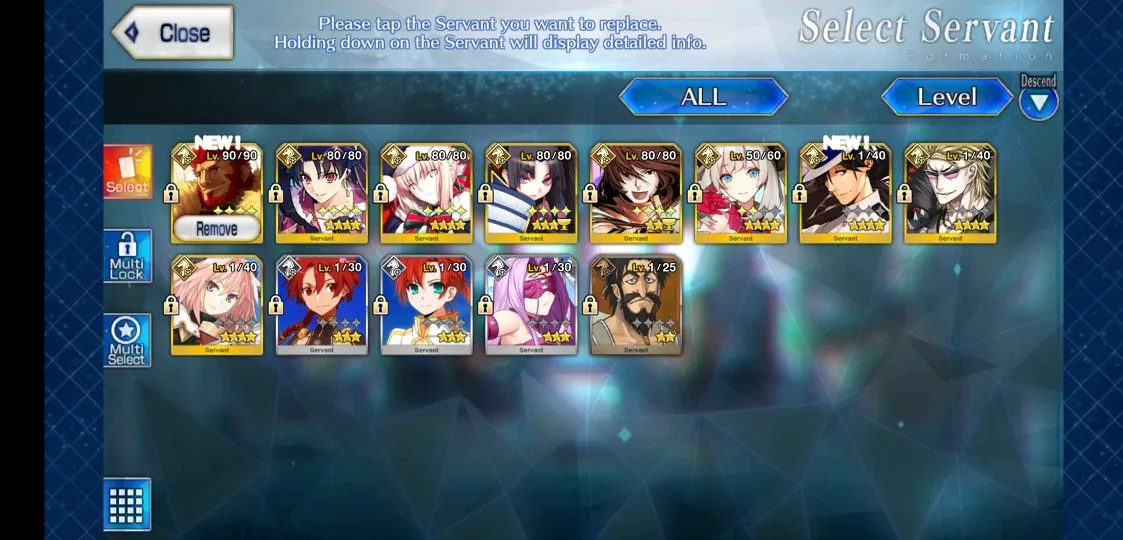Pick the blond servant with purple glasses
1123x540 pixels.
pyautogui.click(x=950, y=194)
